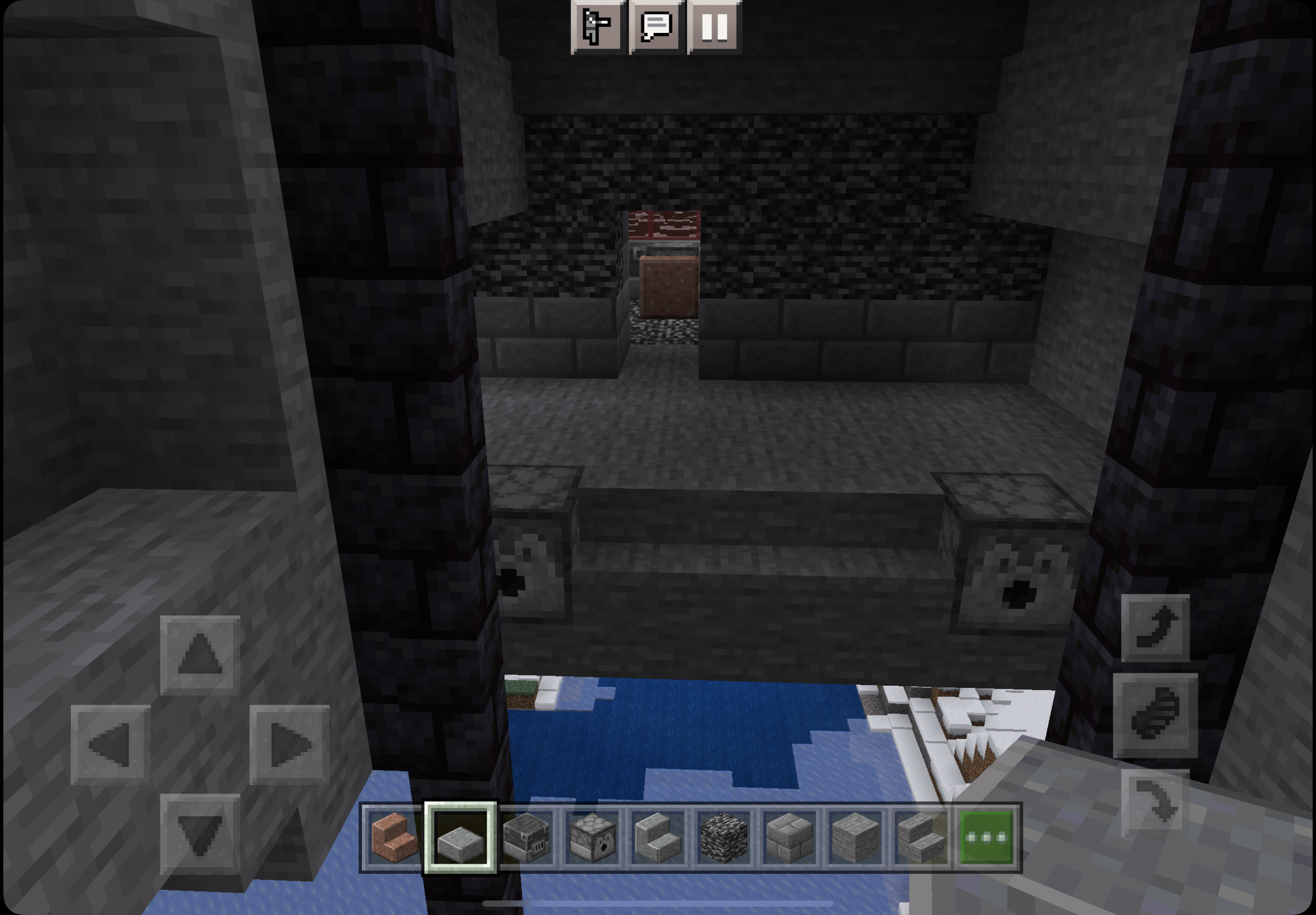Open the emote menu

[597, 27]
